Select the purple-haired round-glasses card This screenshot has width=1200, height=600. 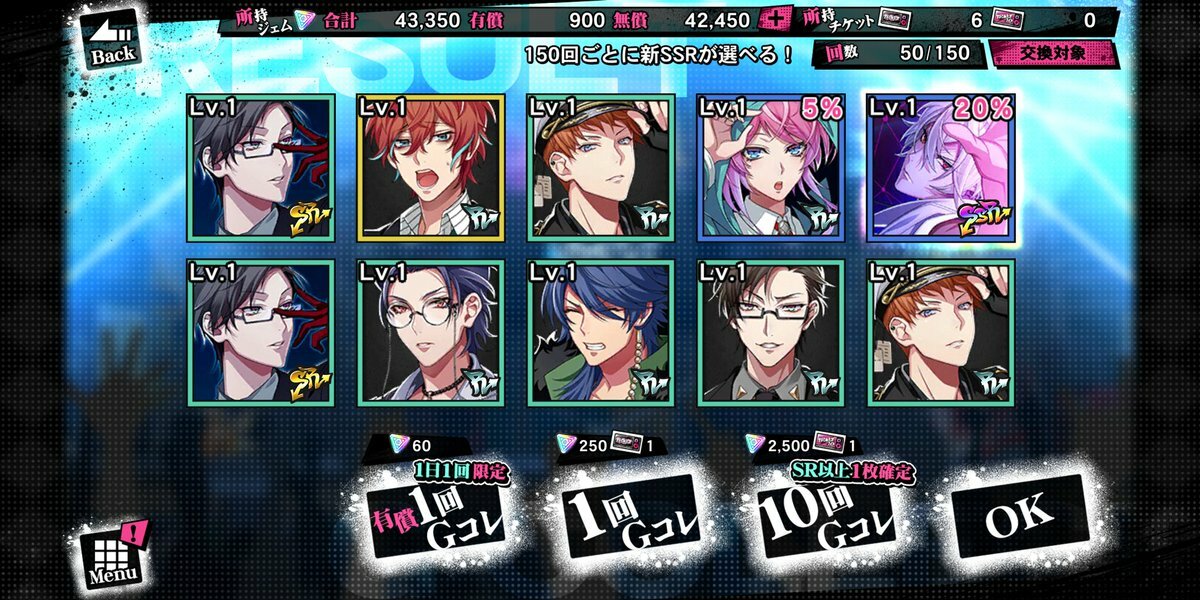(x=431, y=332)
